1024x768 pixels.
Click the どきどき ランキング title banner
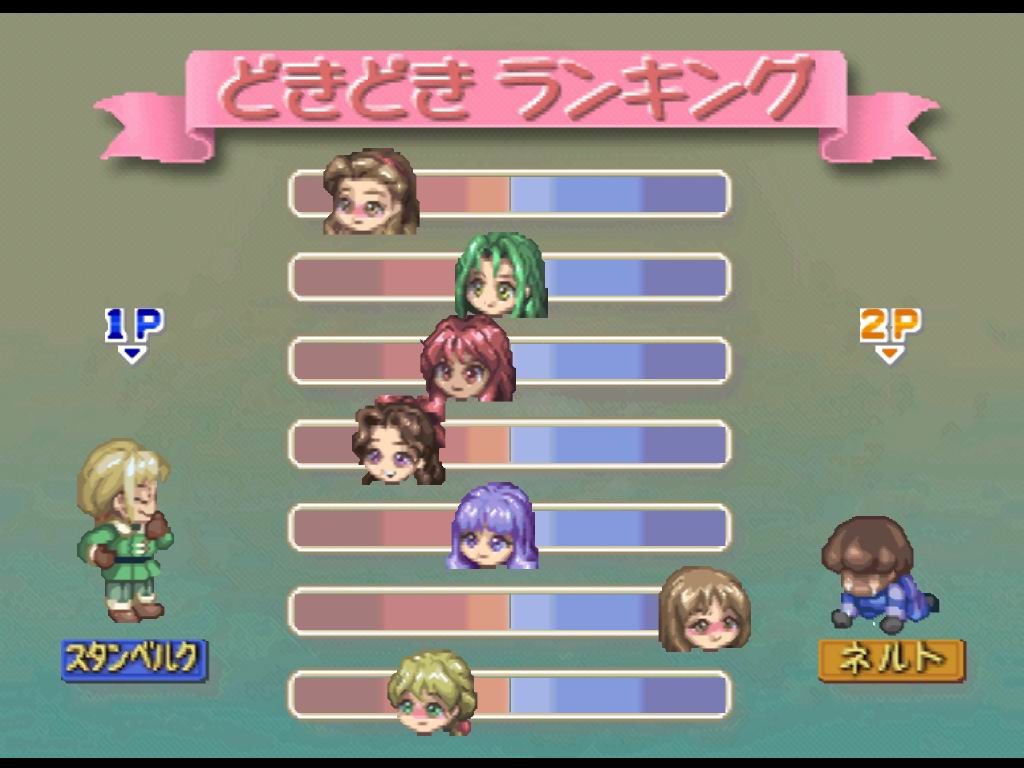[516, 91]
